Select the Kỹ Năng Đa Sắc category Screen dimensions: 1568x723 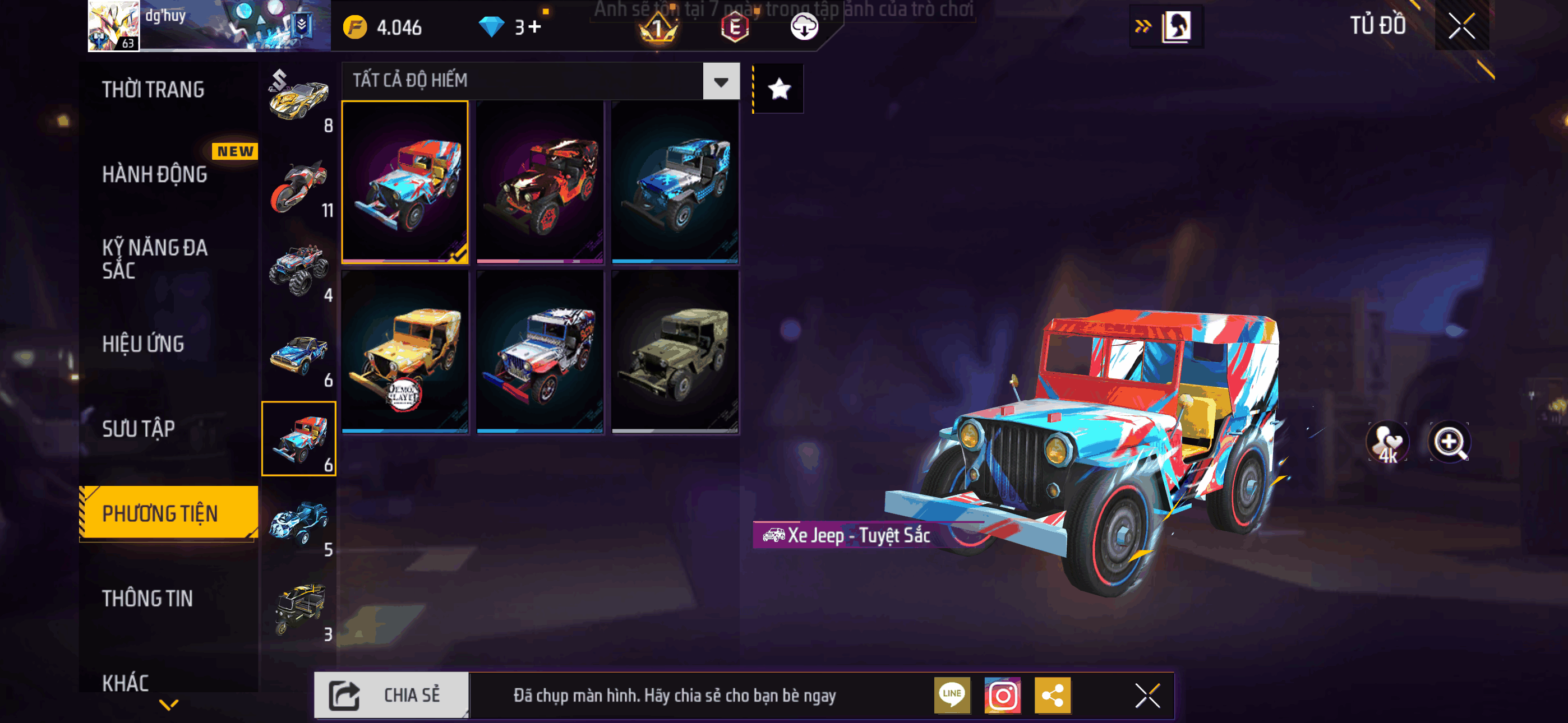pos(155,258)
